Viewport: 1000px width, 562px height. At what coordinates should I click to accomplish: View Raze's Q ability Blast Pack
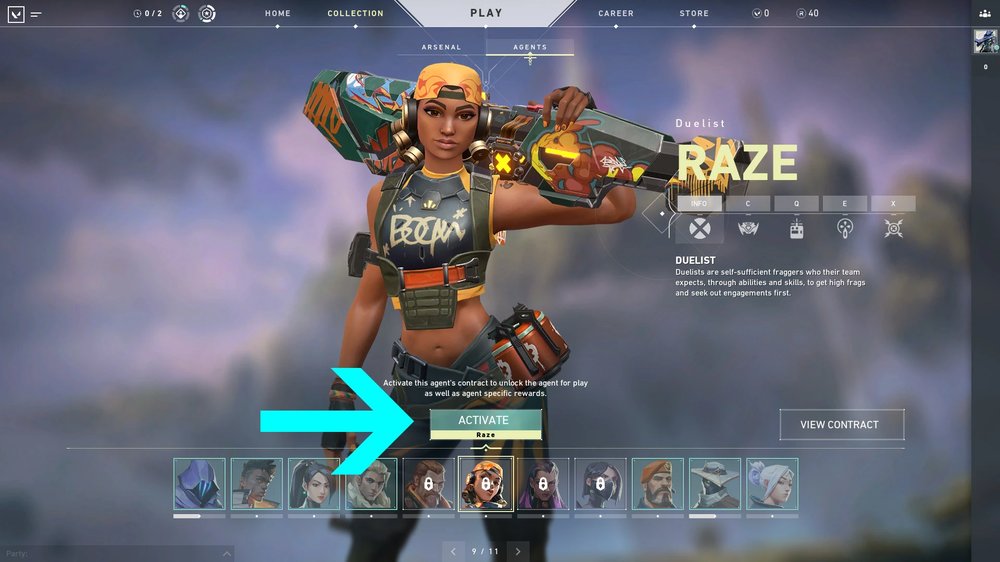click(796, 204)
